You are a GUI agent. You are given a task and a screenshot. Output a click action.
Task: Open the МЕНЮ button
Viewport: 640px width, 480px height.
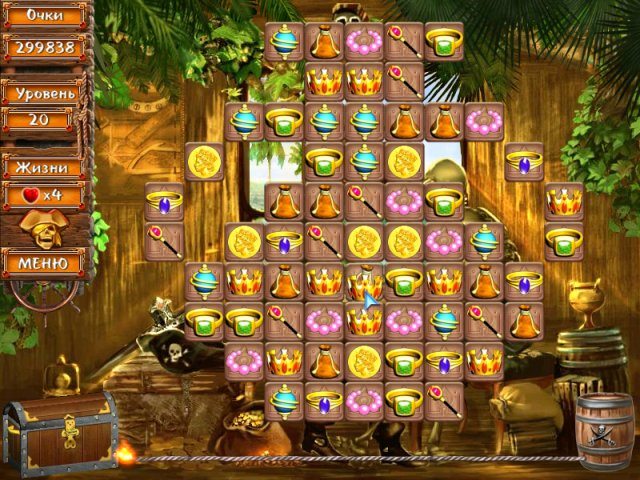pyautogui.click(x=45, y=263)
